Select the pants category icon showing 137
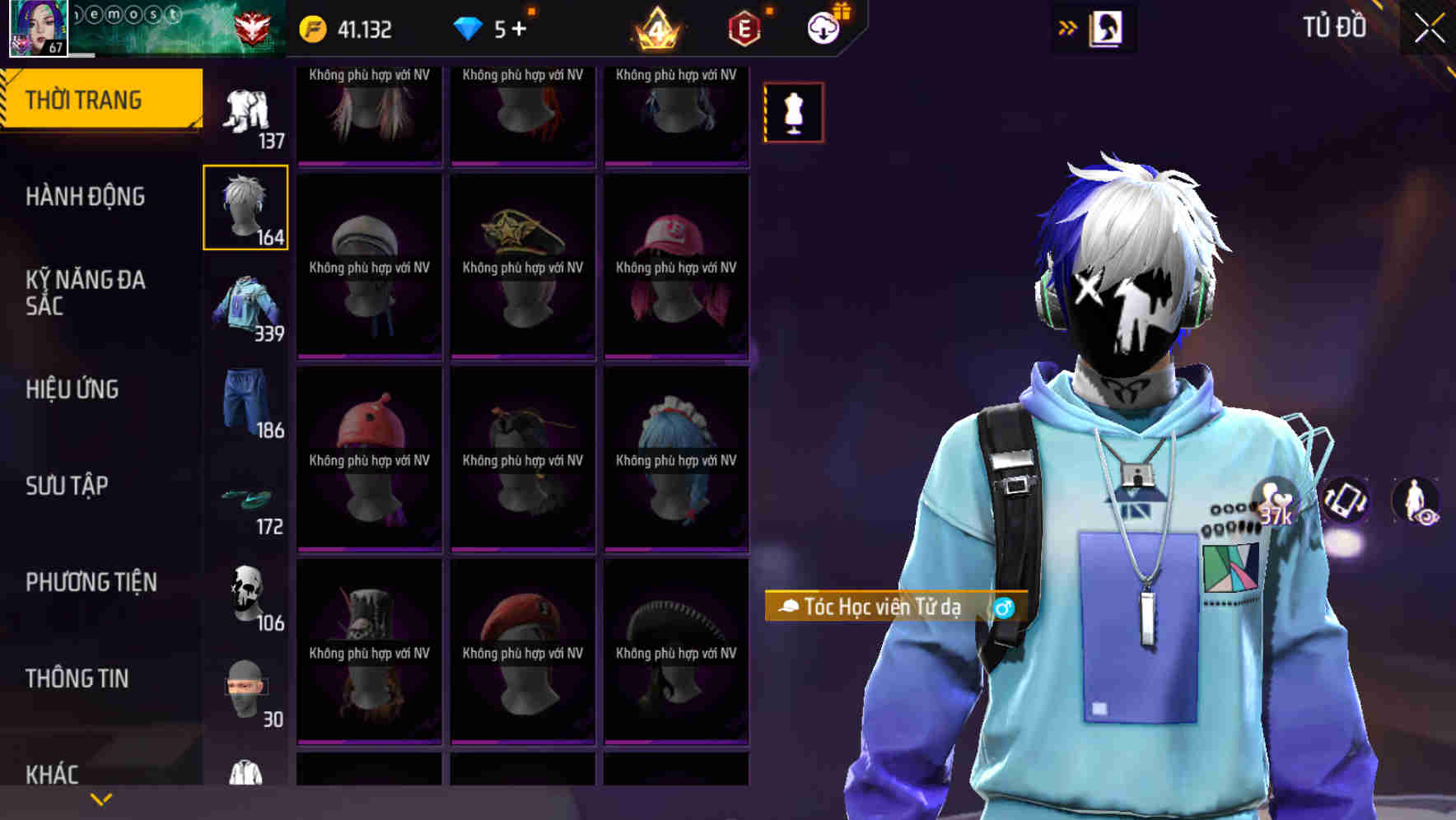This screenshot has height=820, width=1456. click(x=245, y=111)
